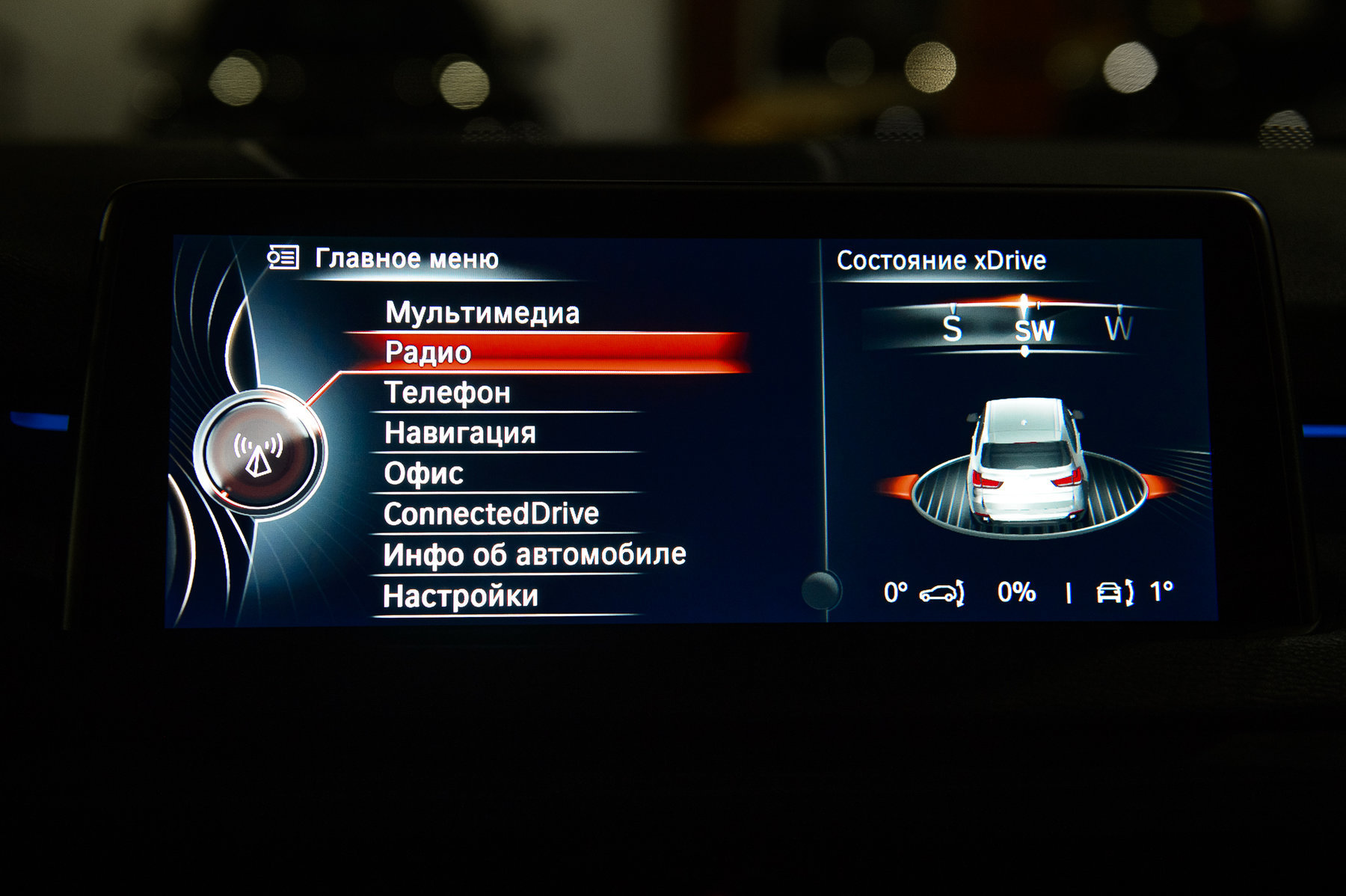1346x896 pixels.
Task: Go to Настройки settings
Action: [461, 596]
